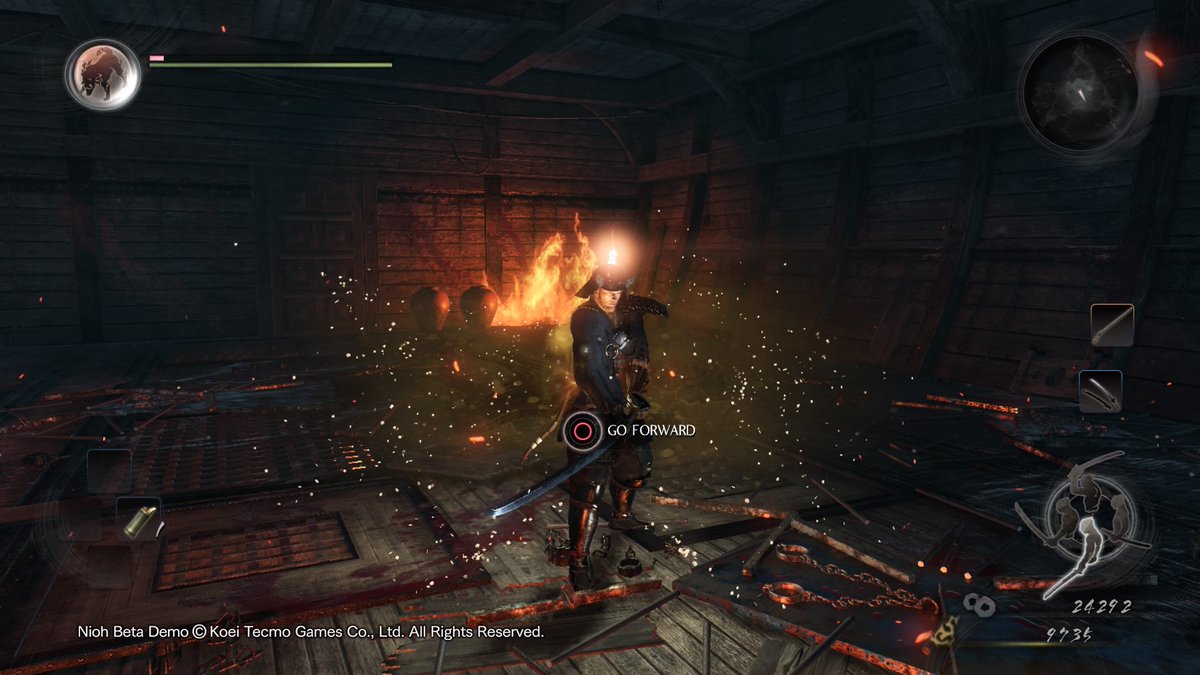
Task: Choose the spear weapon slot
Action: click(1111, 325)
